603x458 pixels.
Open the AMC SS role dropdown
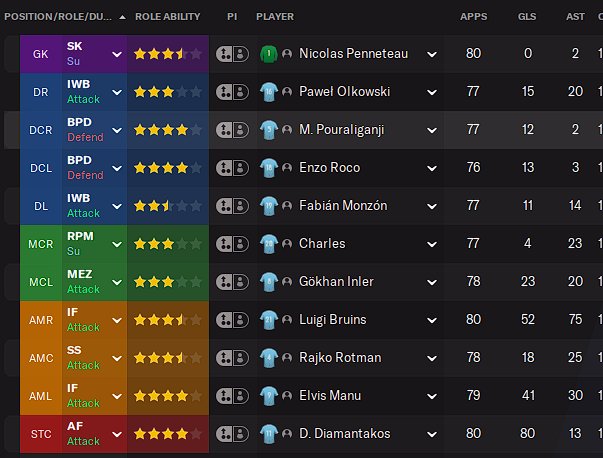pyautogui.click(x=117, y=358)
